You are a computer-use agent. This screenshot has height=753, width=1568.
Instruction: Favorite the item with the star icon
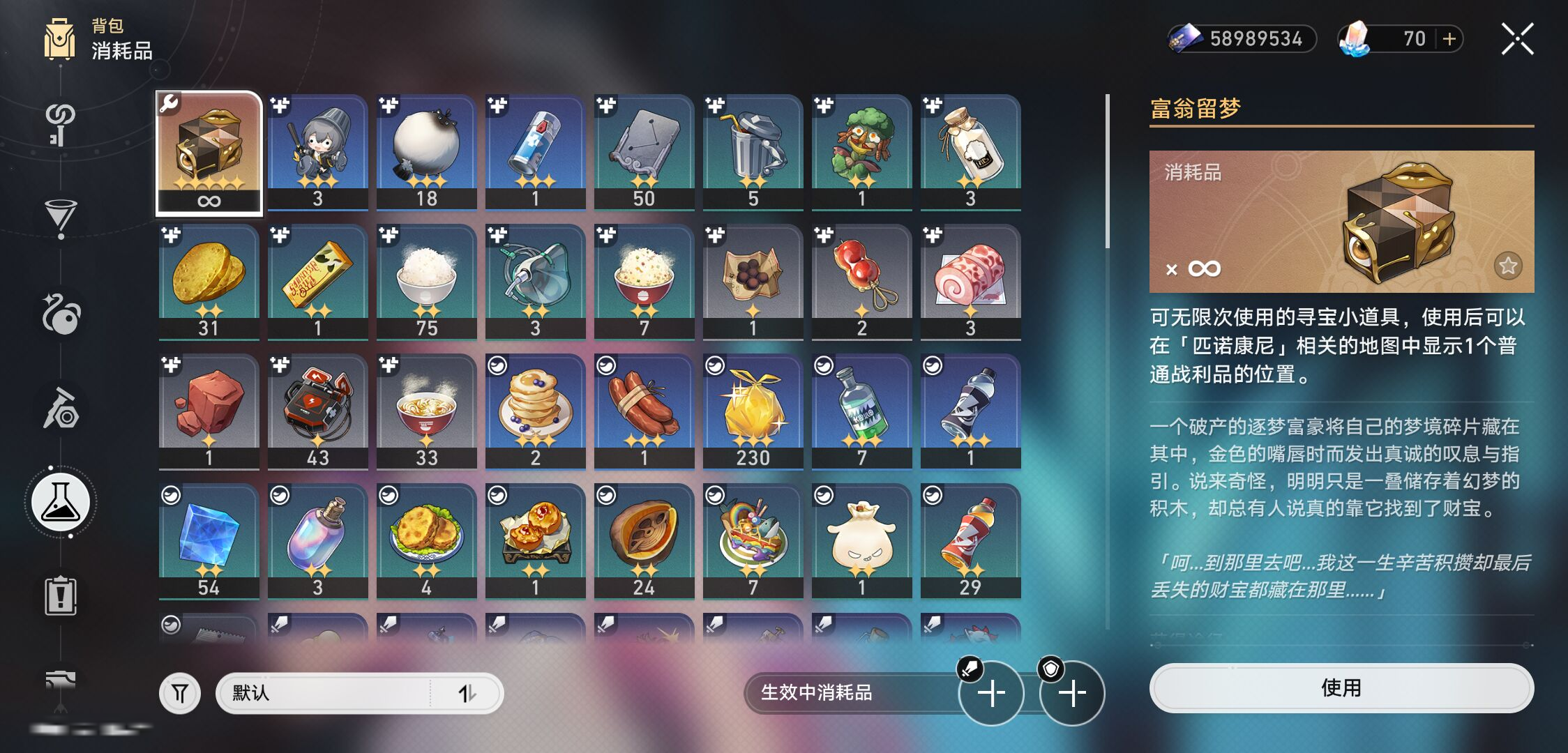point(1508,266)
